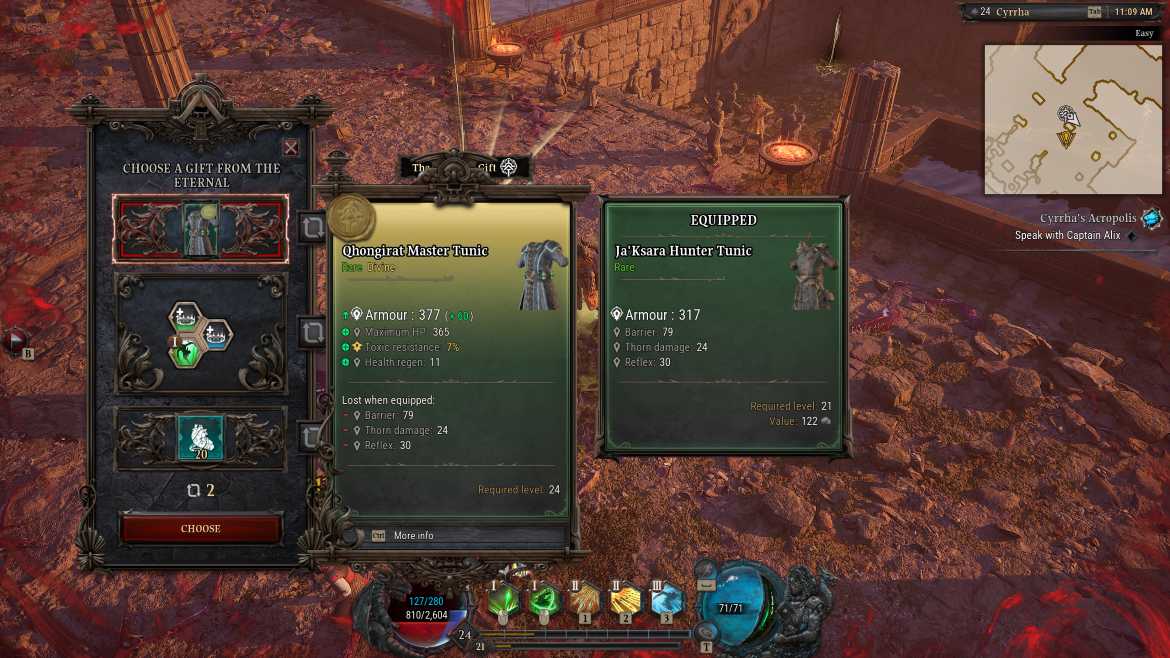Select the white heart resource gift
This screenshot has height=658, width=1170.
(201, 438)
